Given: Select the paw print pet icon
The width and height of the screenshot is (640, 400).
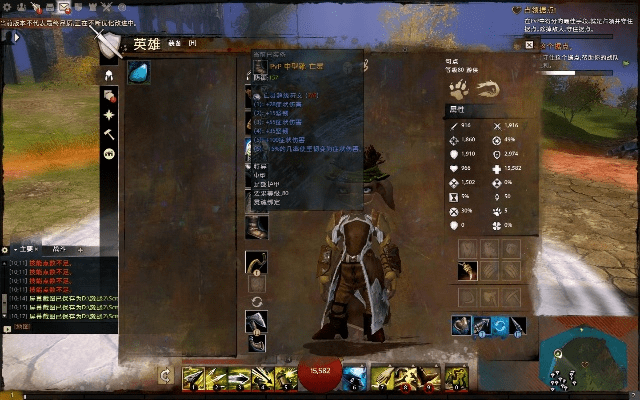Looking at the screenshot, I should [x=460, y=89].
